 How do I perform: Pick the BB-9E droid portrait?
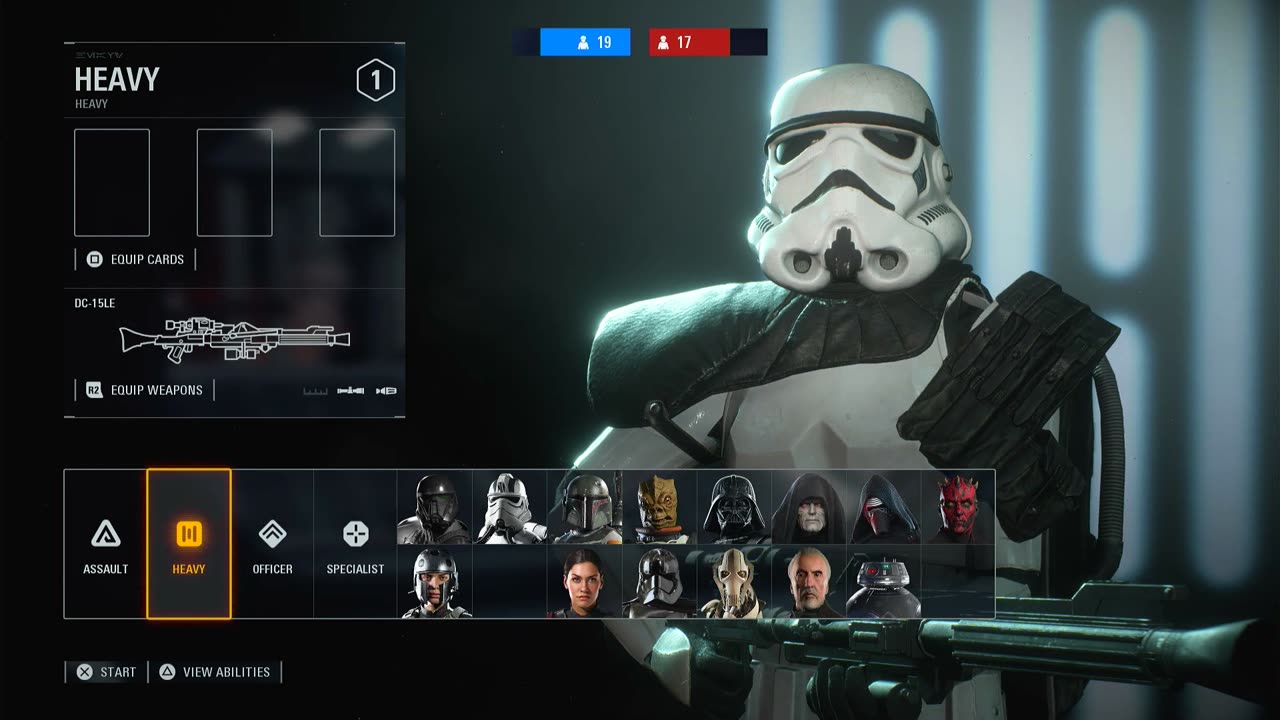(884, 582)
